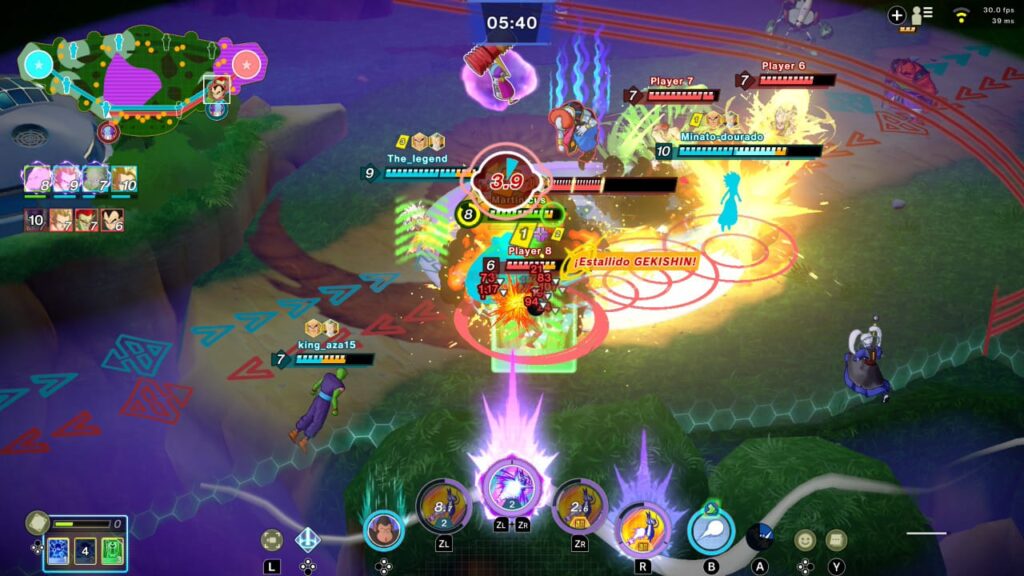Open the square note icon beside the emote
Viewport: 1024px width, 576px height.
(836, 540)
